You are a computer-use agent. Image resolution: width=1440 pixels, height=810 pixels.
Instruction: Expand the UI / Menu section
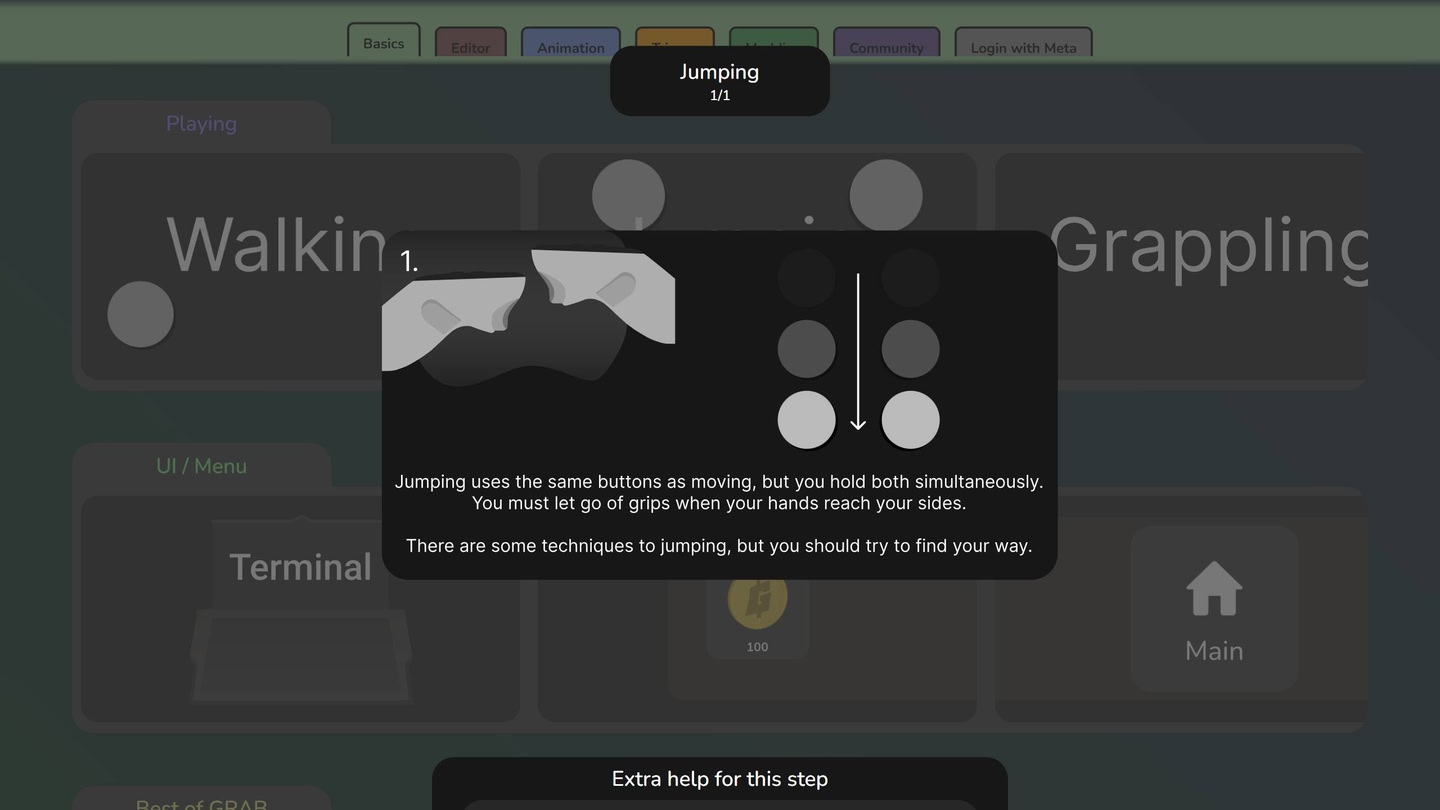(200, 465)
